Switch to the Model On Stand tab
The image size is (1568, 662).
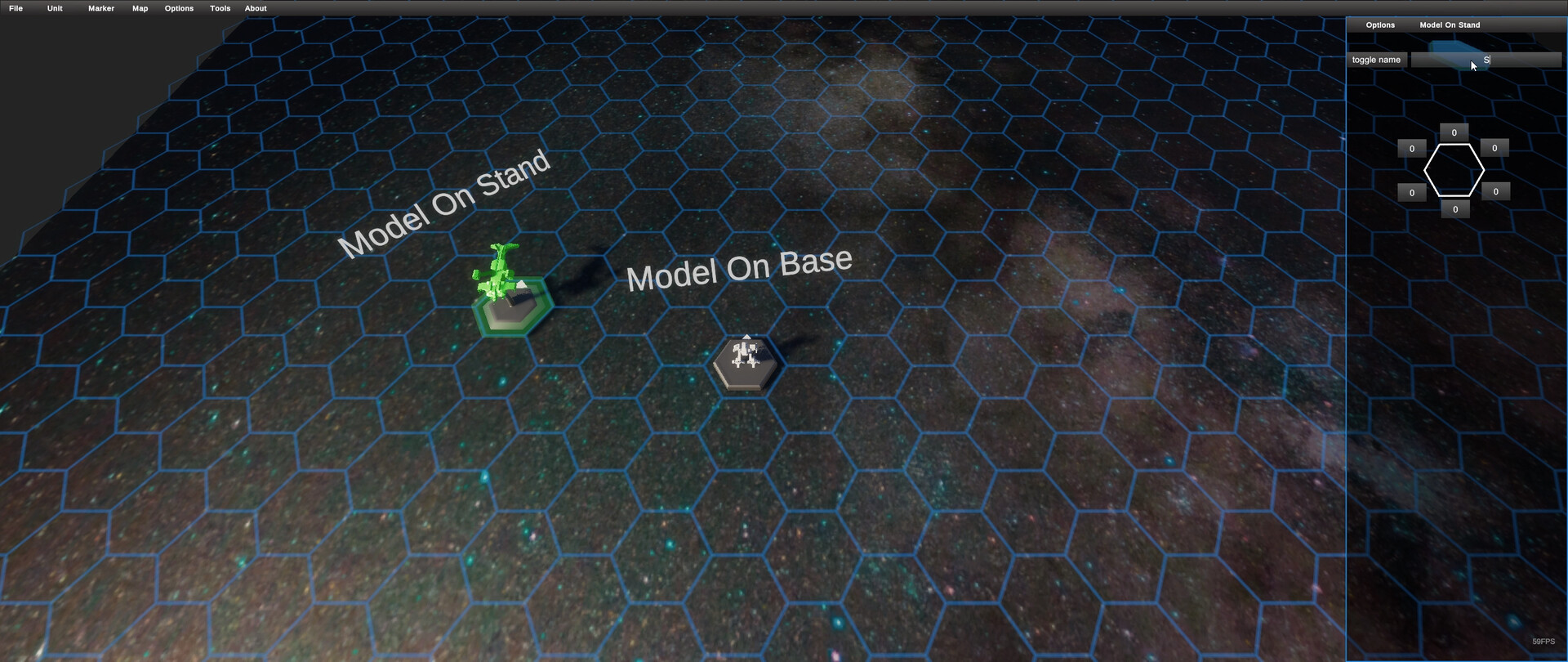click(1450, 25)
